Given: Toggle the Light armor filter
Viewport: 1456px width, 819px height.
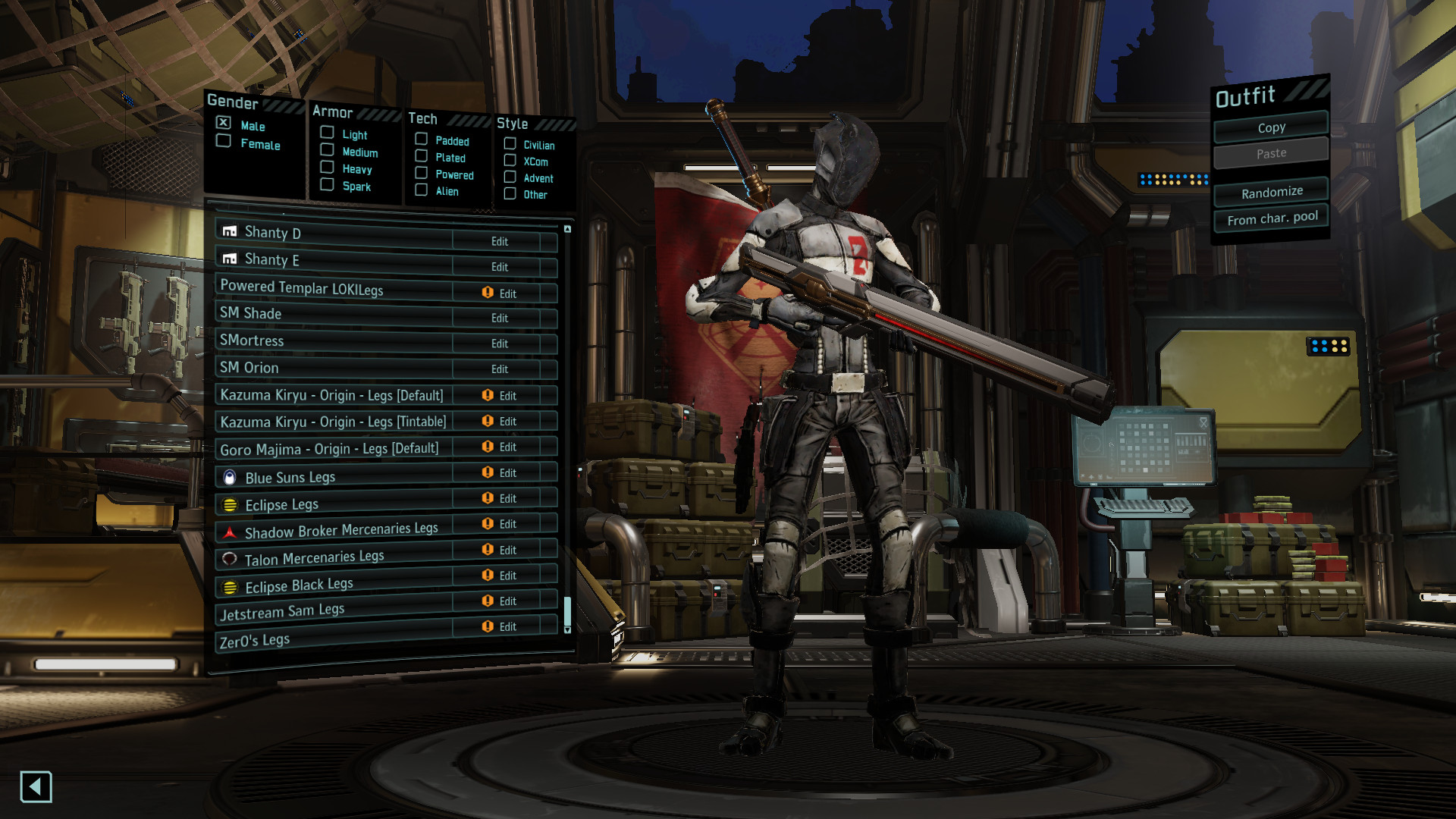Looking at the screenshot, I should pyautogui.click(x=328, y=133).
